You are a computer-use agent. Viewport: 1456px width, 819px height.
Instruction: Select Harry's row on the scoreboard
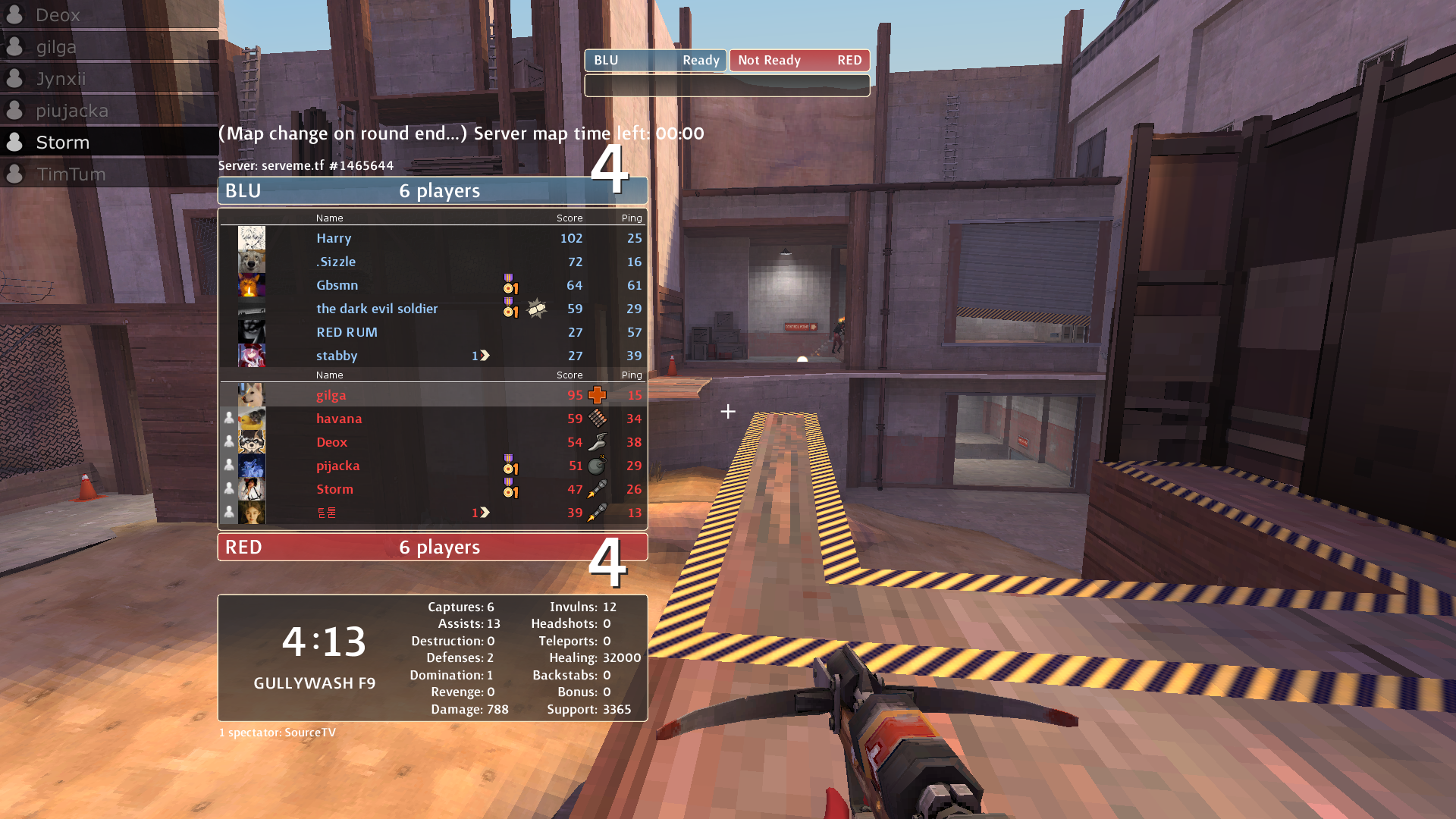[432, 238]
